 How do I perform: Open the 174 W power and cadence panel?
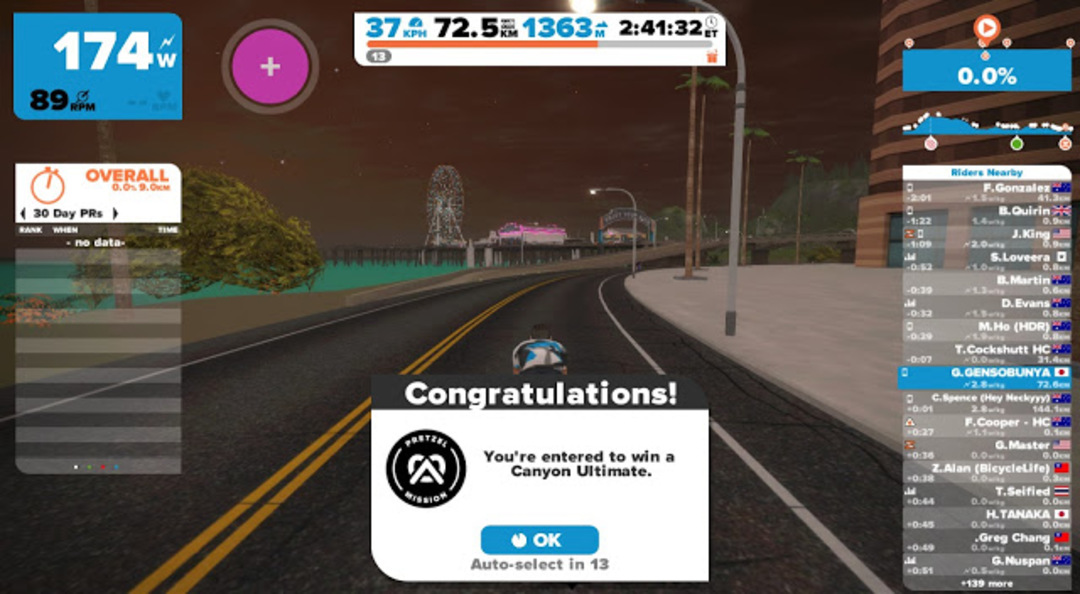[x=98, y=66]
